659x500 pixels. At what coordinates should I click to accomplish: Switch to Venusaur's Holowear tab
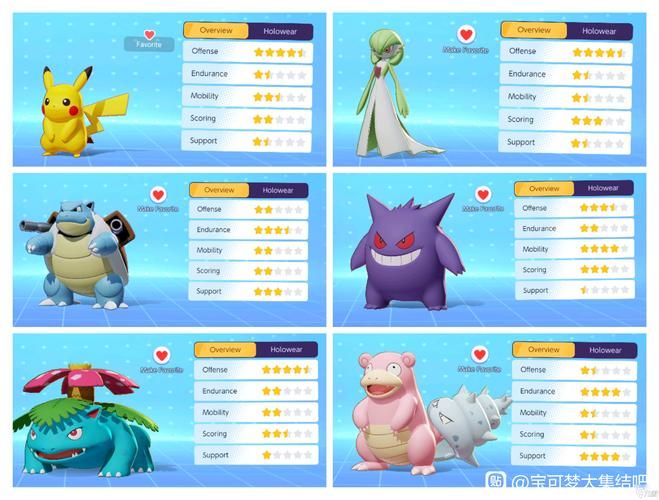click(x=285, y=350)
